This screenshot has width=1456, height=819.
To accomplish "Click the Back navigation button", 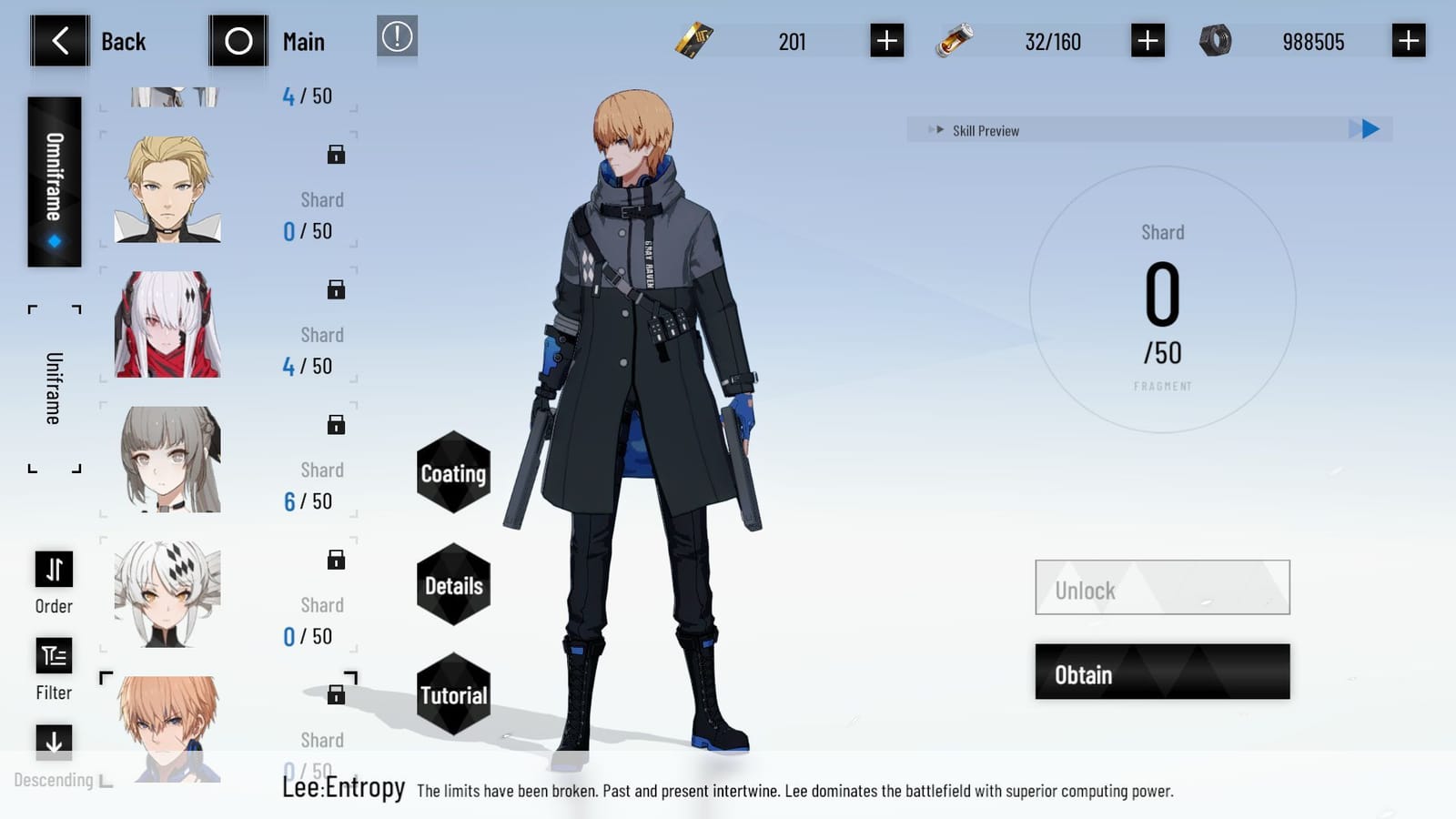I will coord(60,40).
